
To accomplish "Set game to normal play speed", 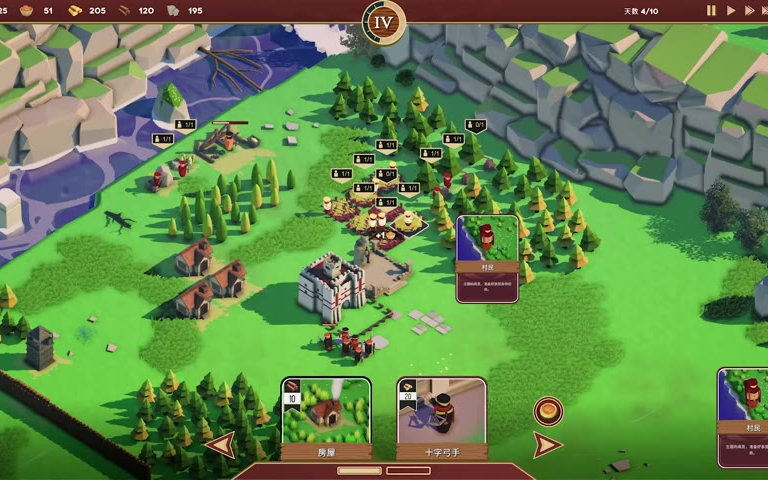I will click(x=731, y=11).
